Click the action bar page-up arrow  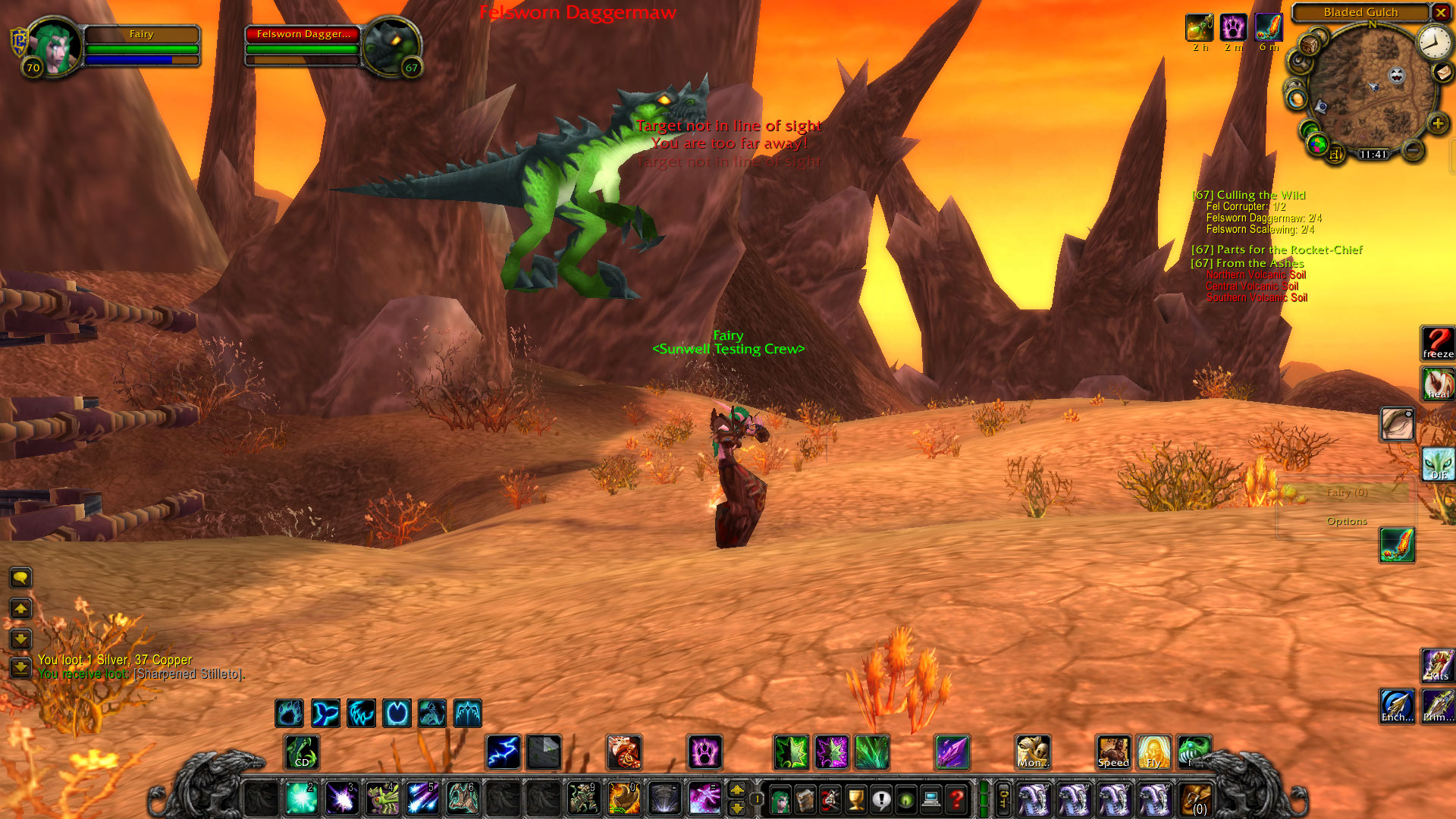[736, 791]
